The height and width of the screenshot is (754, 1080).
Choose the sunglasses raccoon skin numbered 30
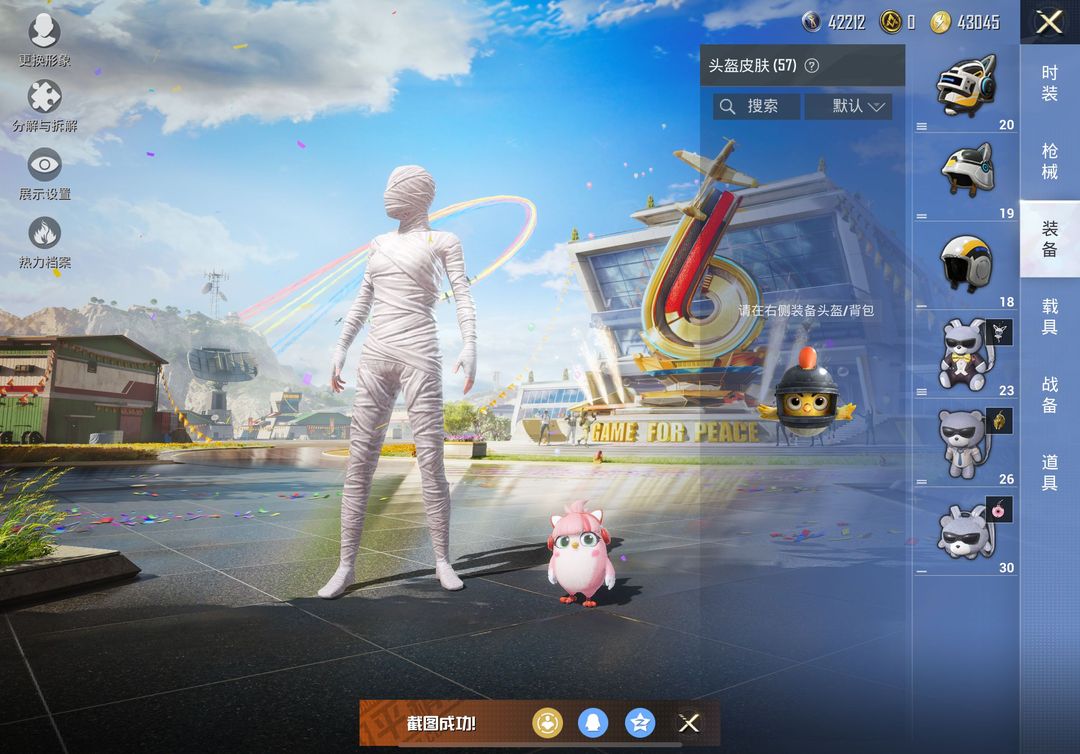(966, 532)
